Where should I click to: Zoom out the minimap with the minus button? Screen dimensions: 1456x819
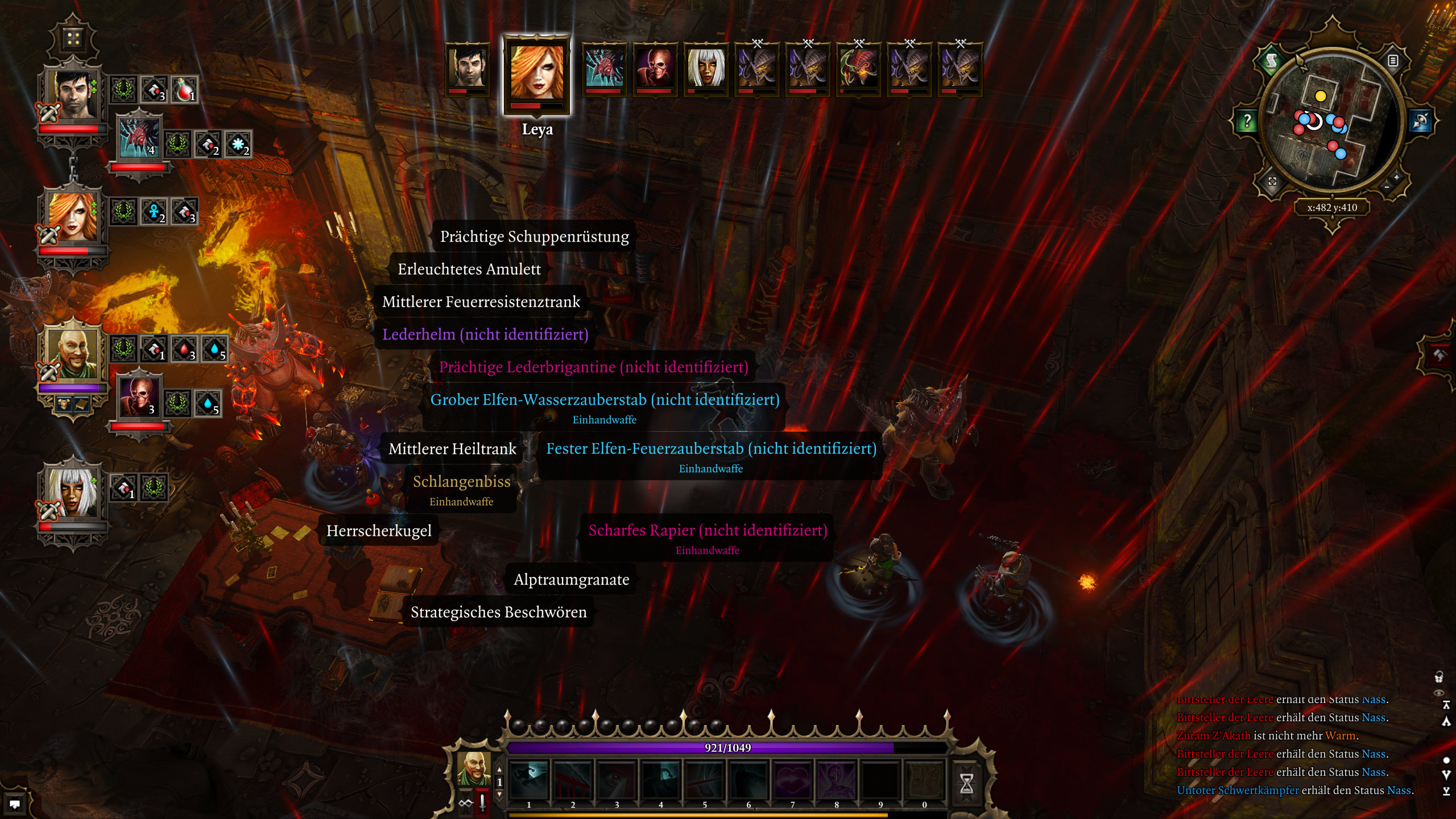[x=1387, y=187]
